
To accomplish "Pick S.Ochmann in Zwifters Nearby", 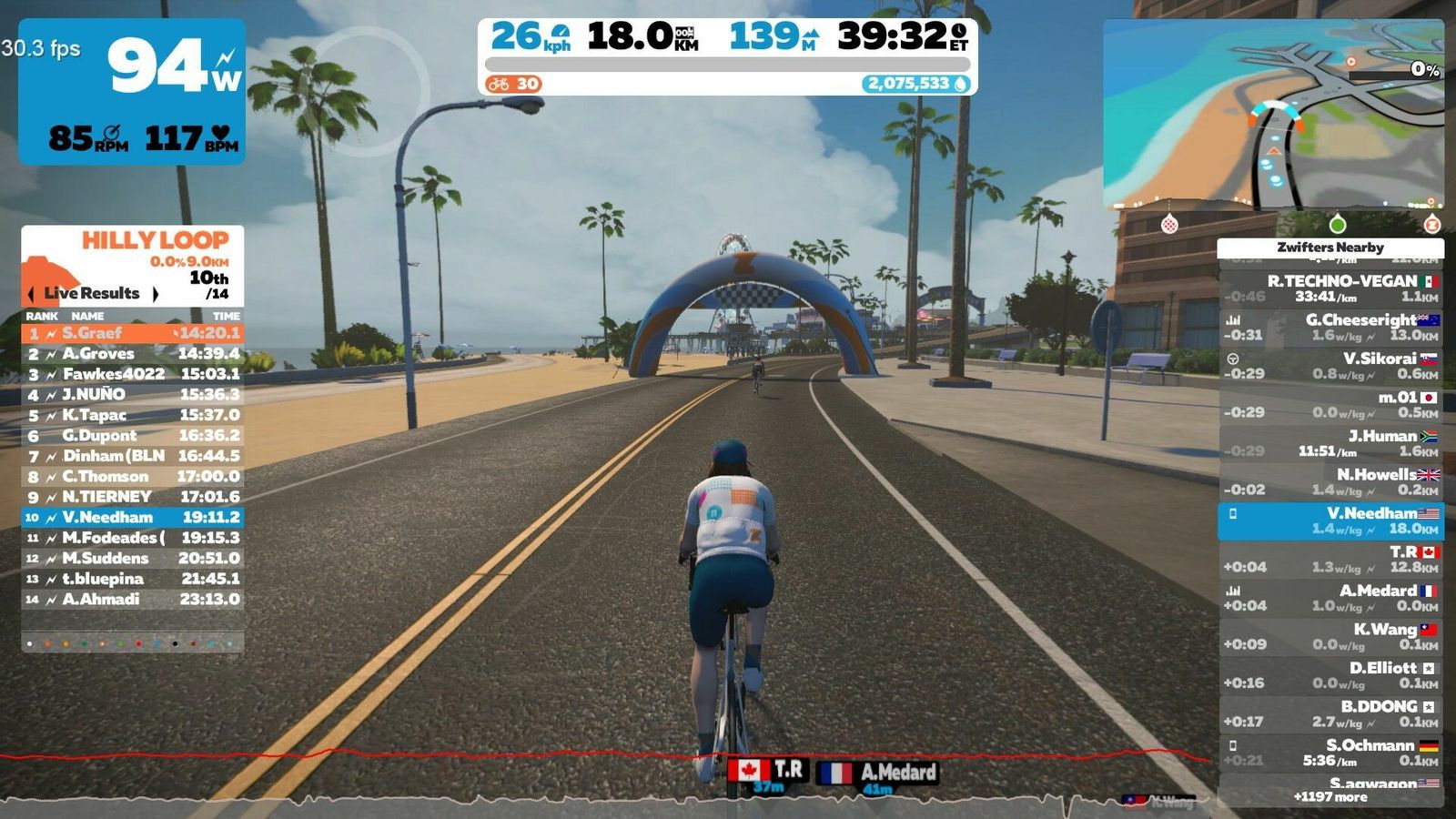I will (1330, 753).
